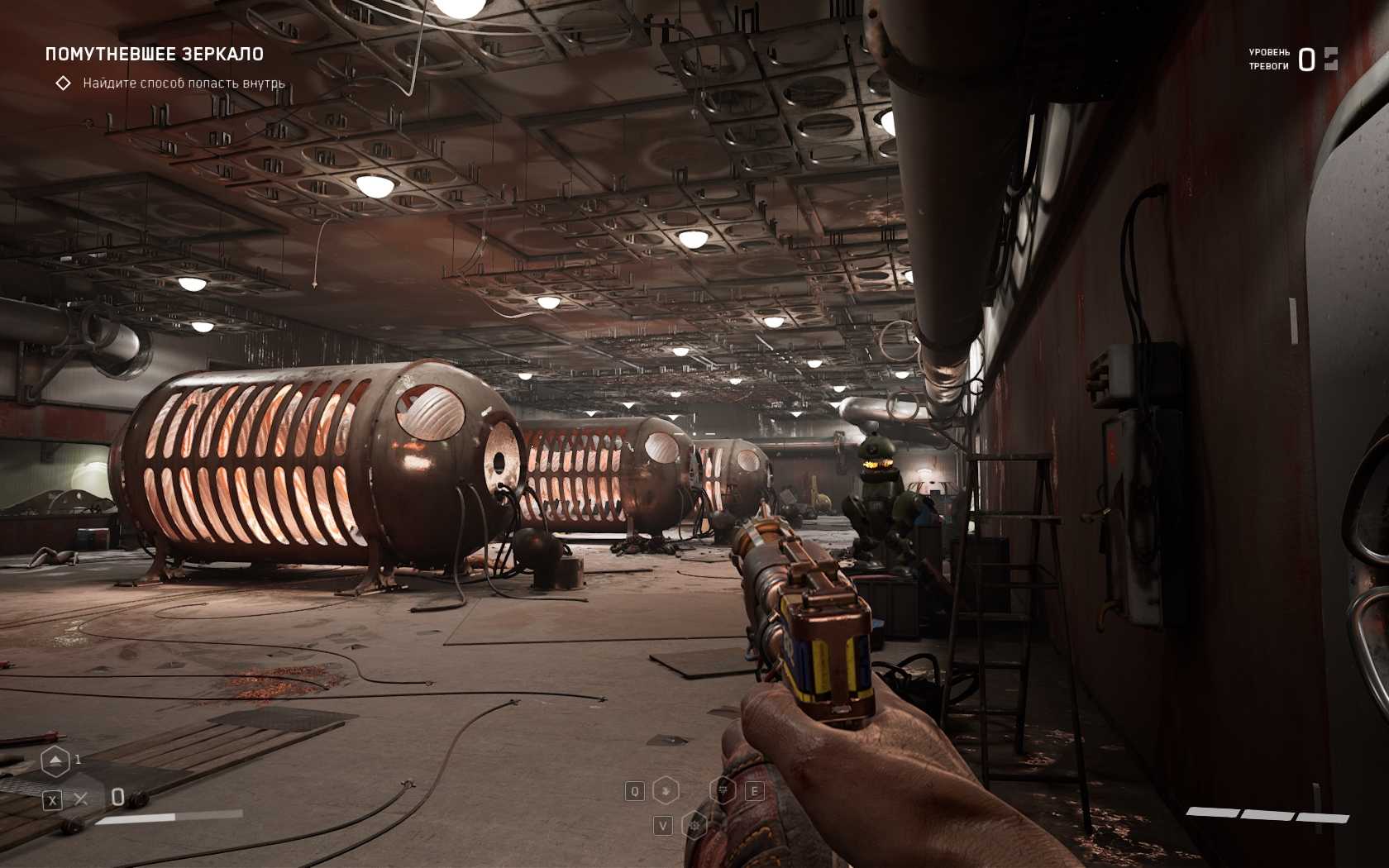Click the objective Найдите способ попасть внутрь
1389x868 pixels.
[x=184, y=83]
